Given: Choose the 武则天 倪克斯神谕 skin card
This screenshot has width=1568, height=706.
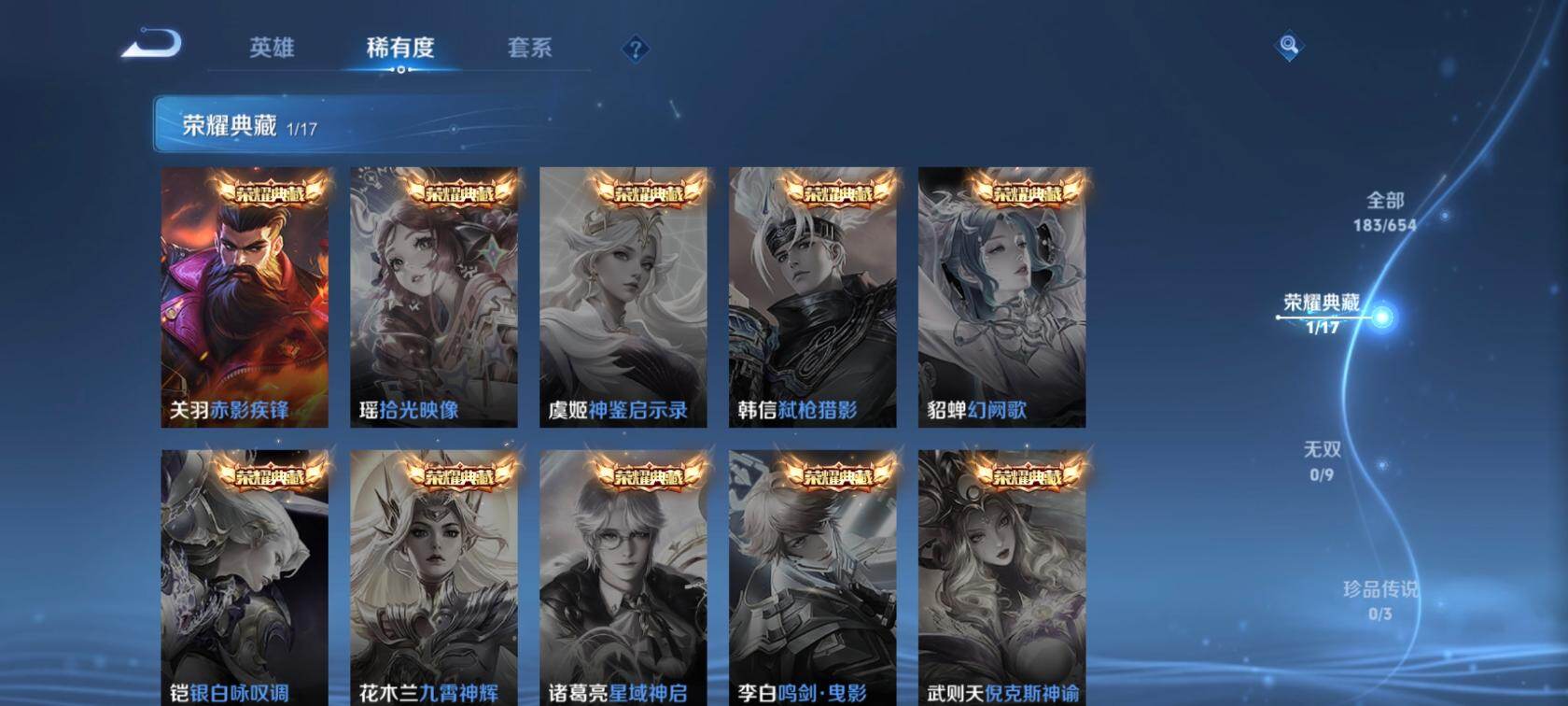Looking at the screenshot, I should (x=1002, y=577).
